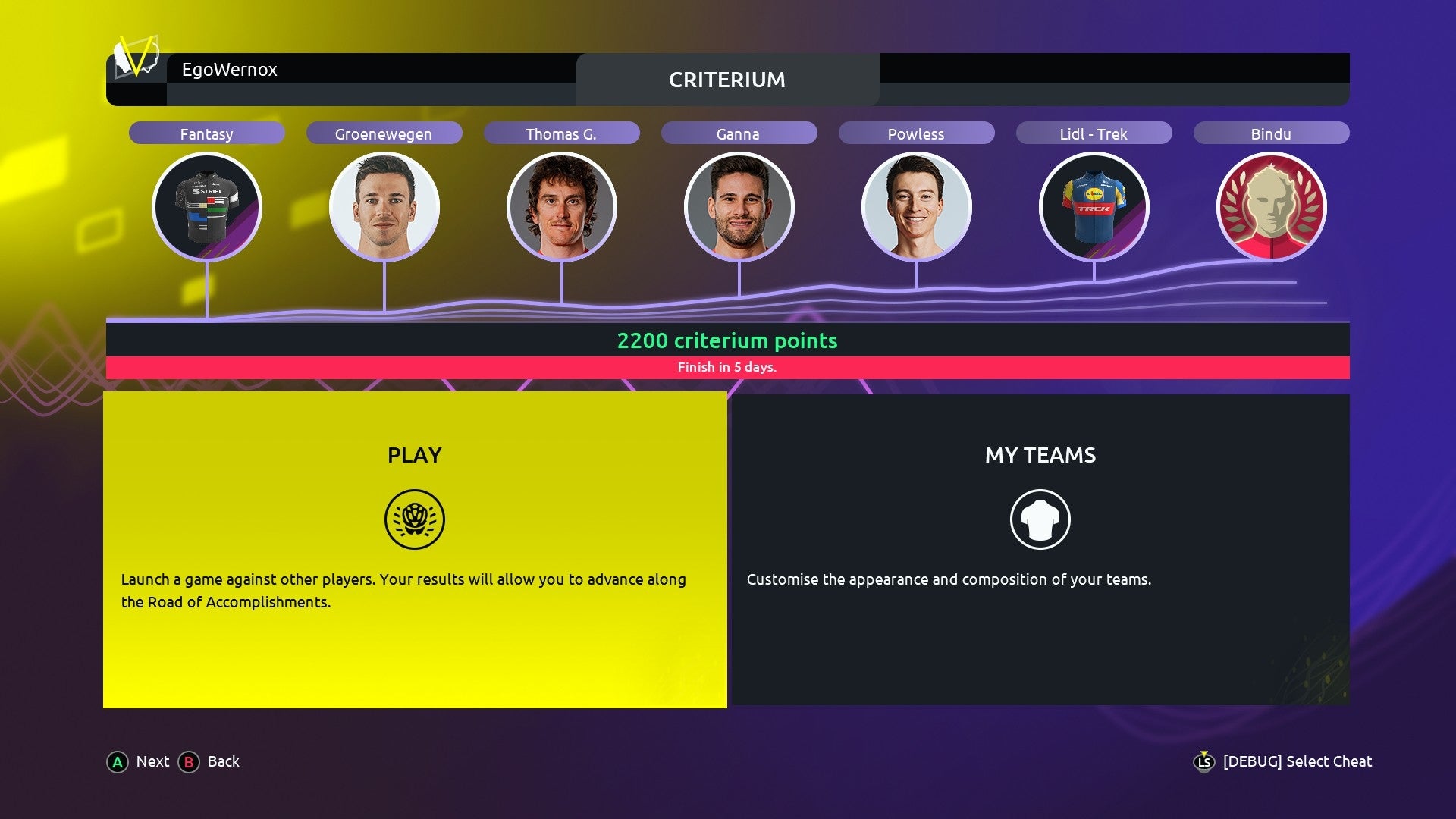
Task: Switch to the CRITERIUM tab
Action: [726, 80]
